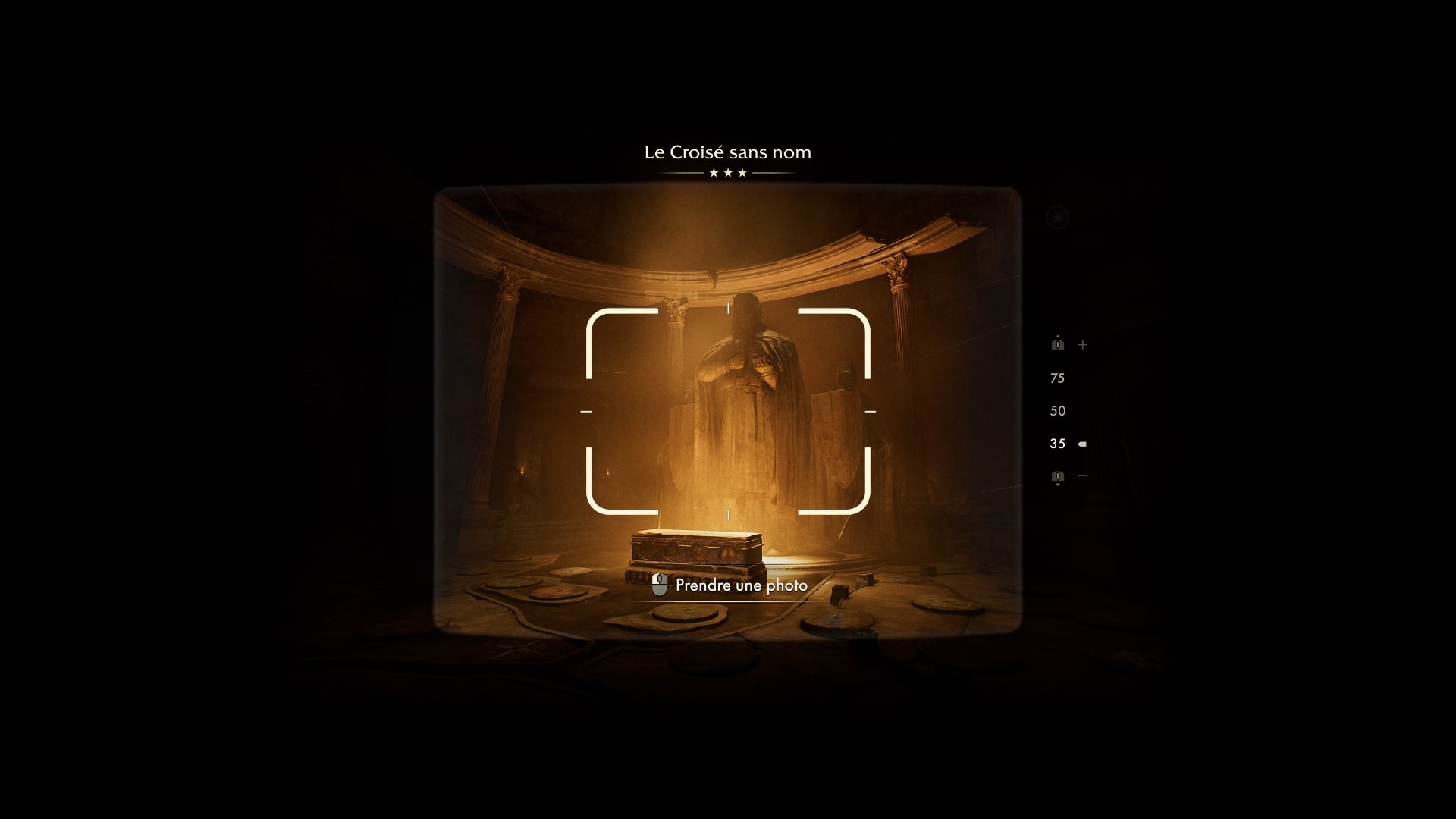Image resolution: width=1456 pixels, height=819 pixels.
Task: Click the plus zoom-in symbol
Action: 1082,343
